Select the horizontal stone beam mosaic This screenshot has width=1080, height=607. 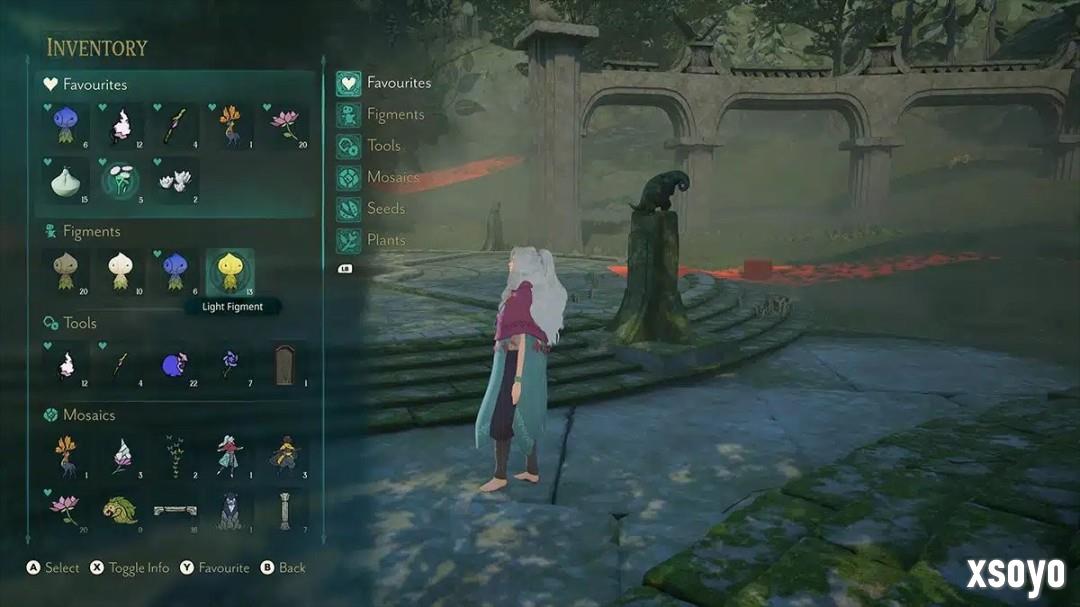click(x=176, y=509)
